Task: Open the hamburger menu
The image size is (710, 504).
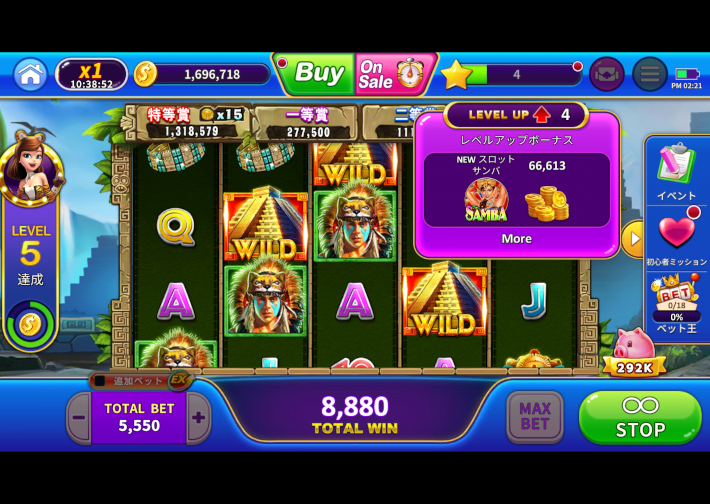Action: 649,74
